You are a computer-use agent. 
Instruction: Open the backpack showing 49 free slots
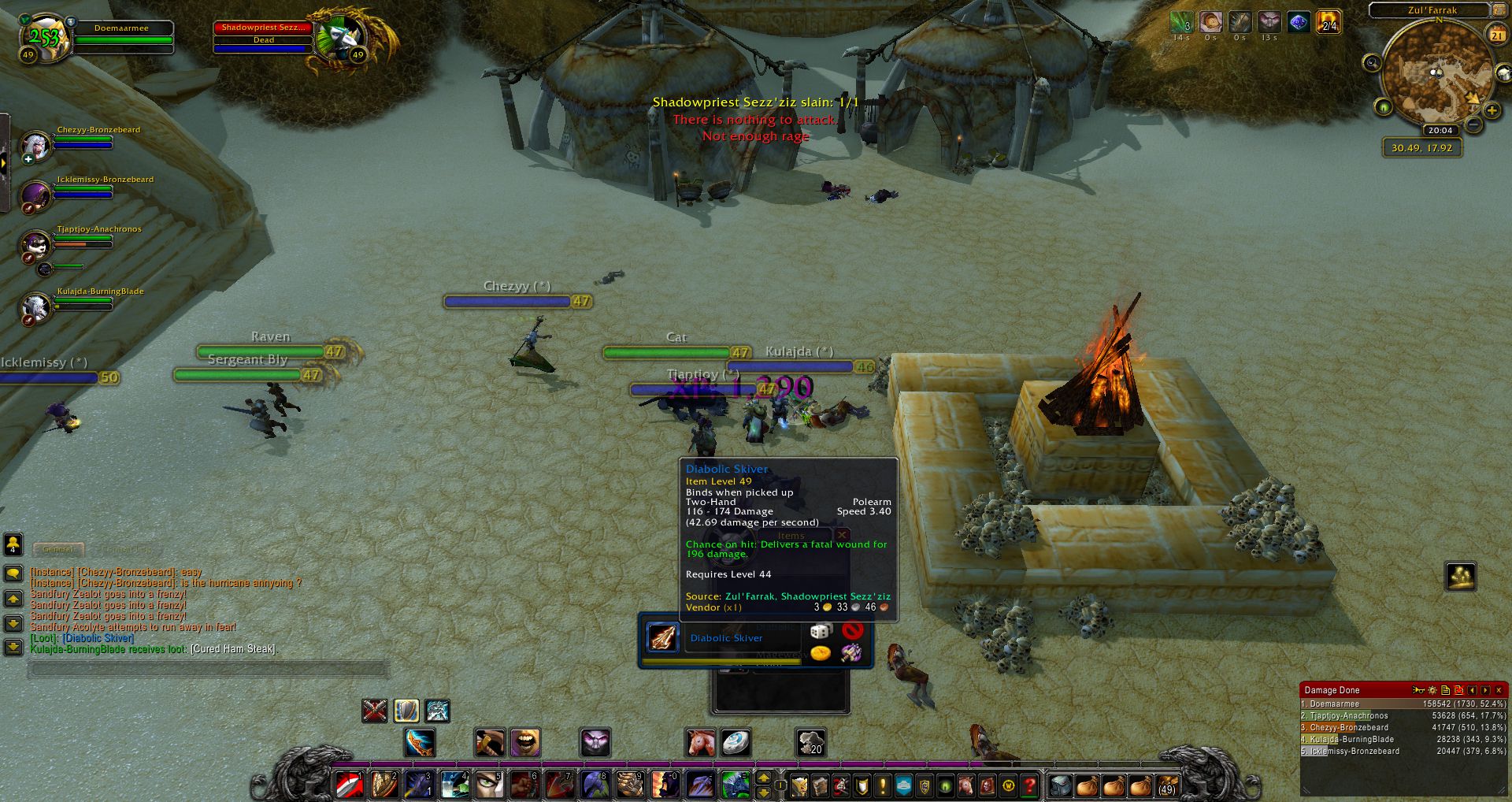pos(1166,785)
